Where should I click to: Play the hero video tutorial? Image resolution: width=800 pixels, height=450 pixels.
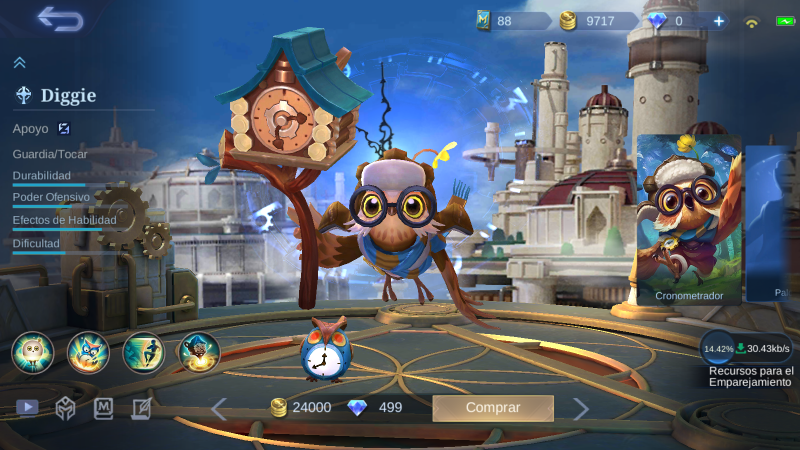(x=27, y=408)
